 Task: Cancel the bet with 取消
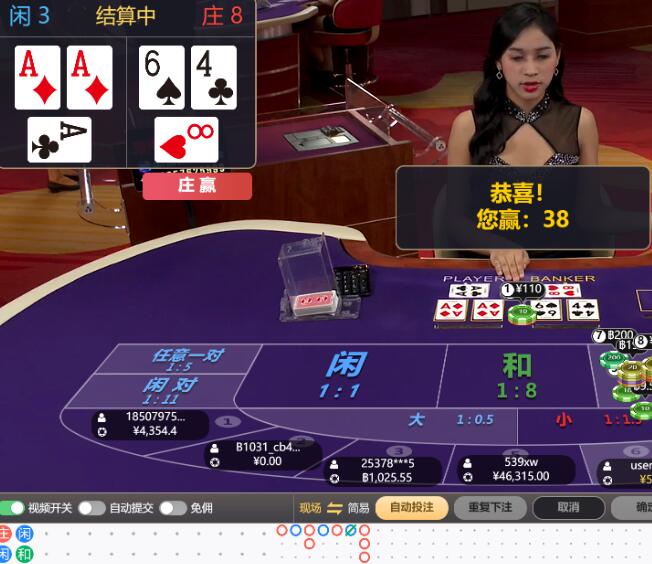568,508
